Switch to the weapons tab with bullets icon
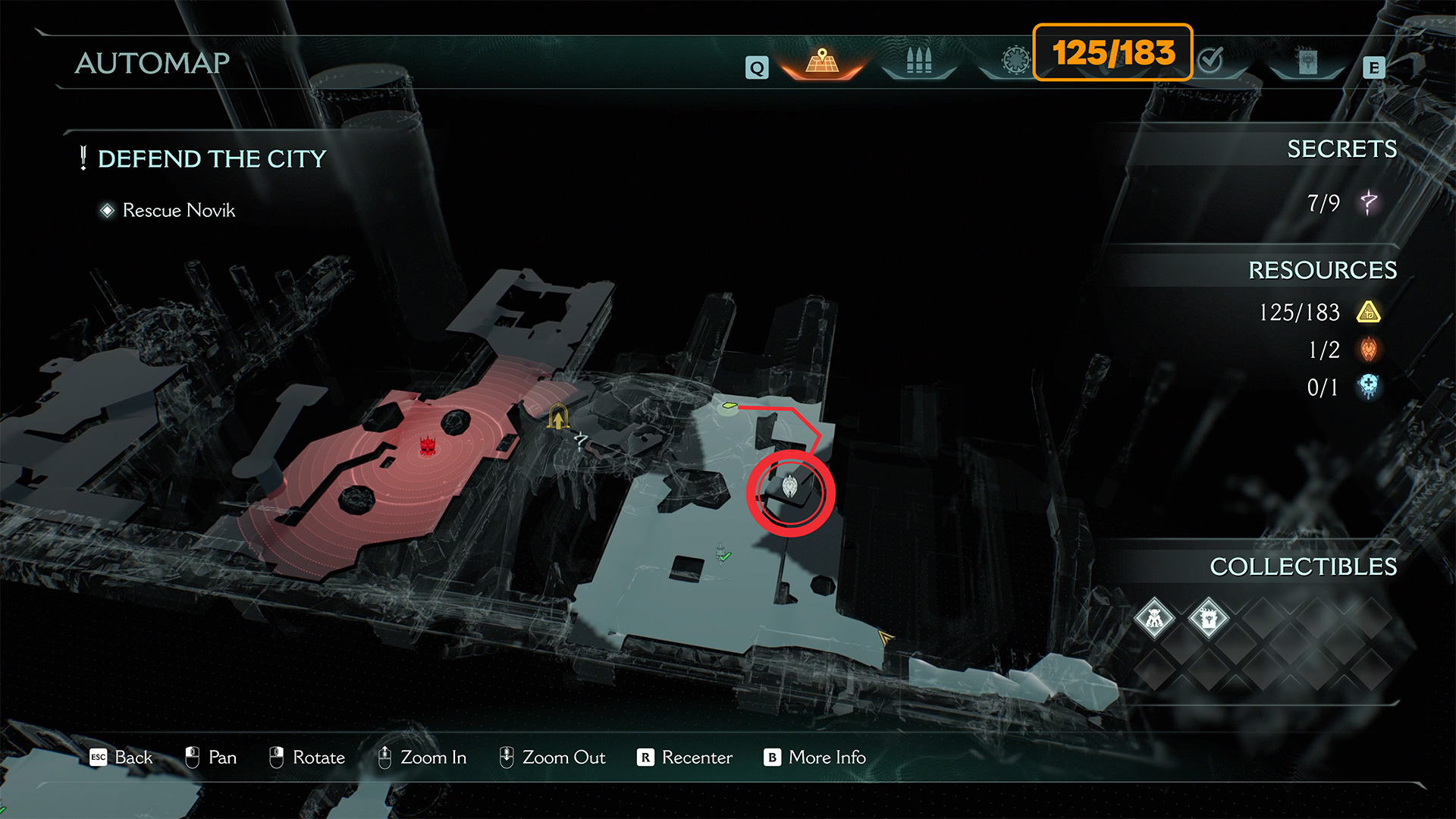Image resolution: width=1456 pixels, height=819 pixels. tap(918, 61)
